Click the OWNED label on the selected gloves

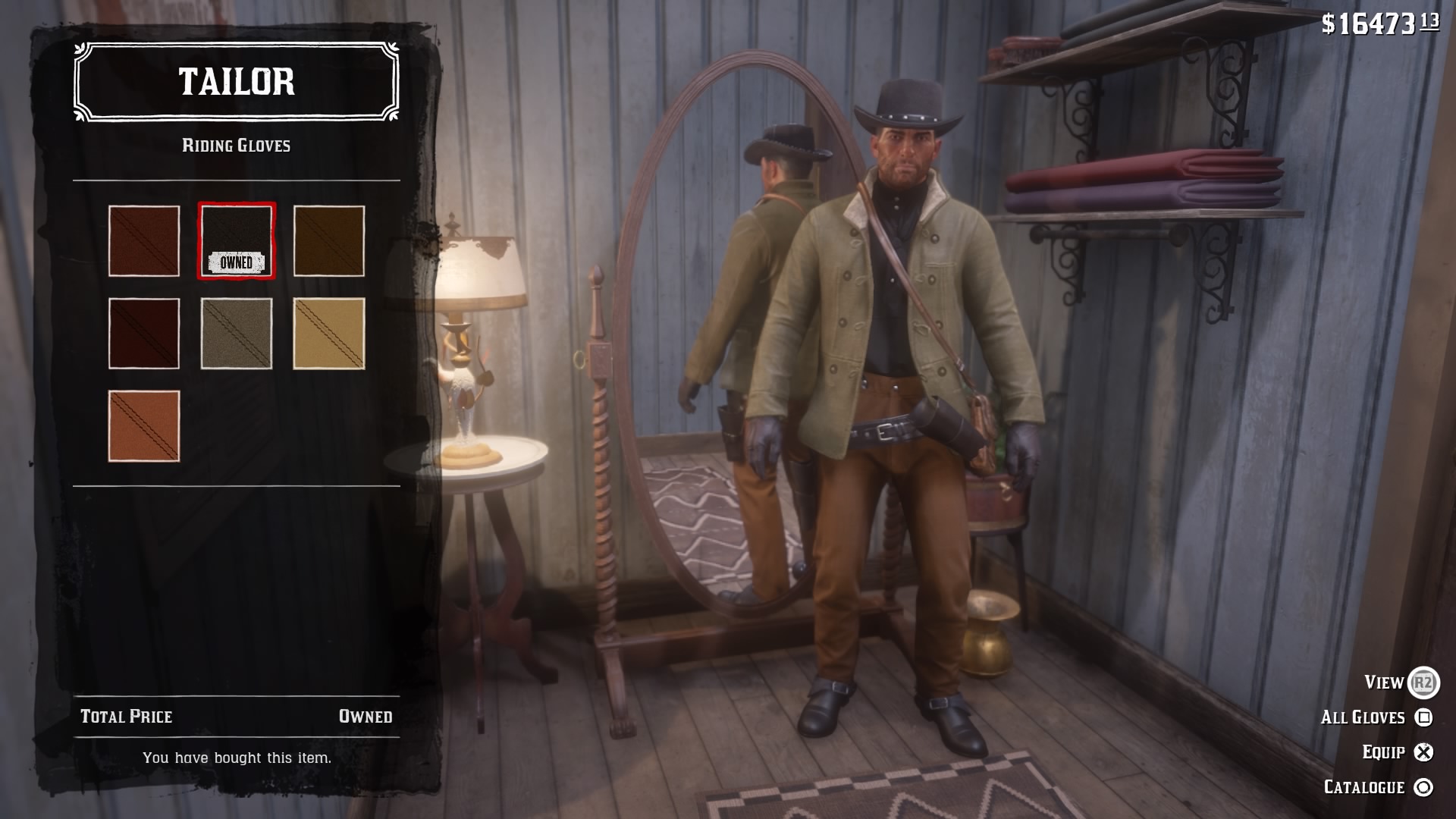point(237,263)
